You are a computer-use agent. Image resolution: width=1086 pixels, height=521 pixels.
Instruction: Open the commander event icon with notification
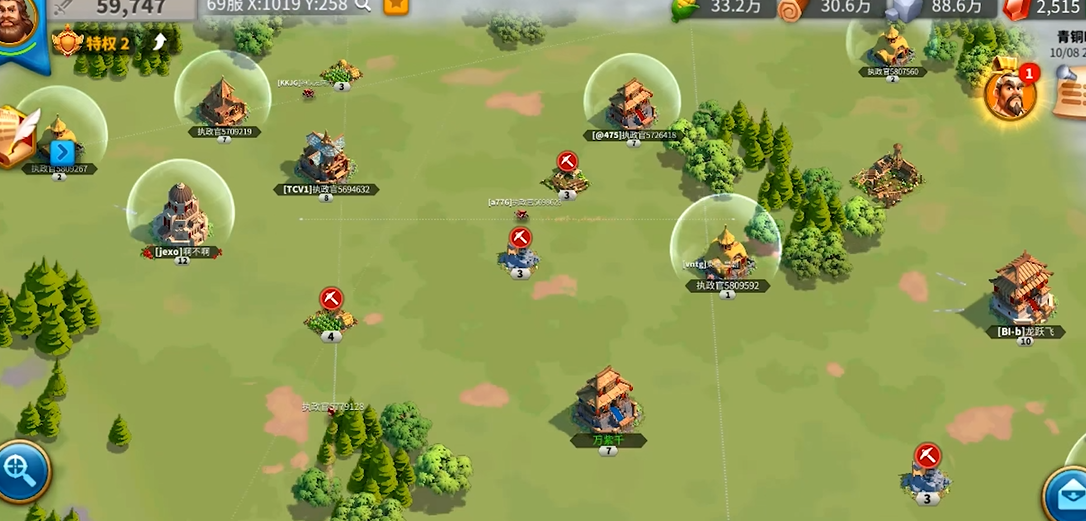pos(1009,93)
